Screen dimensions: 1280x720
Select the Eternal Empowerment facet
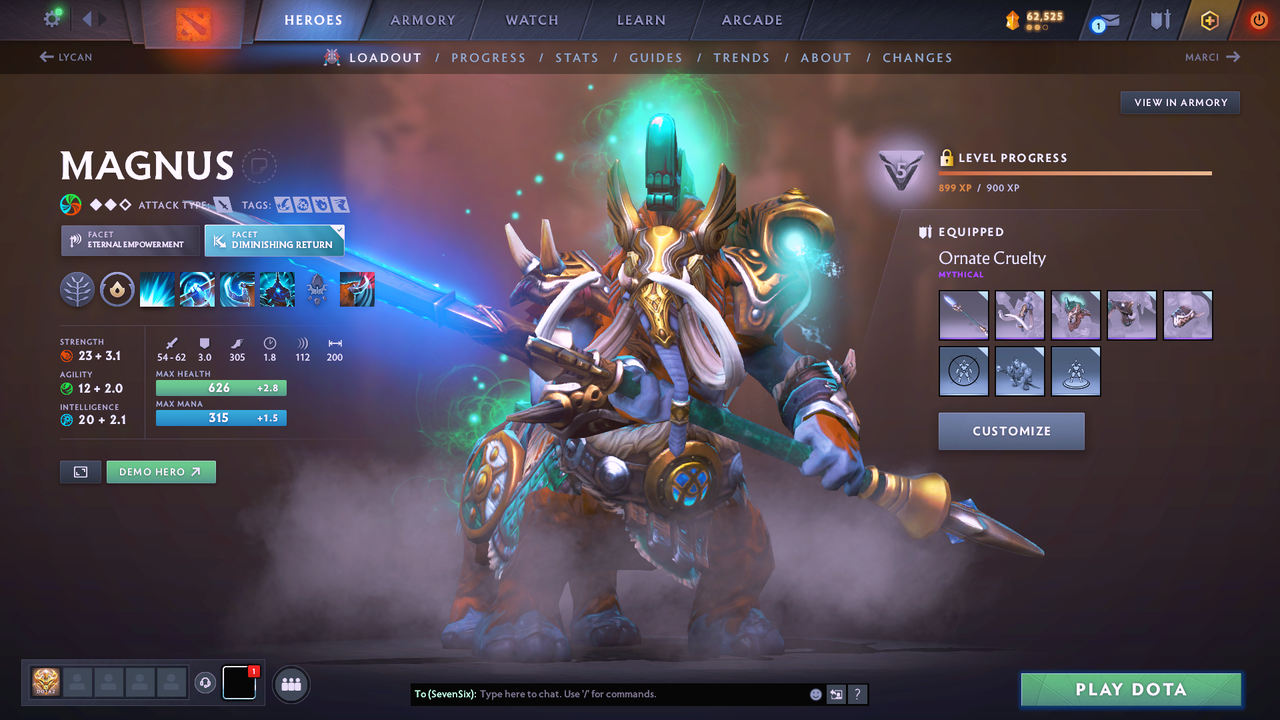click(129, 240)
